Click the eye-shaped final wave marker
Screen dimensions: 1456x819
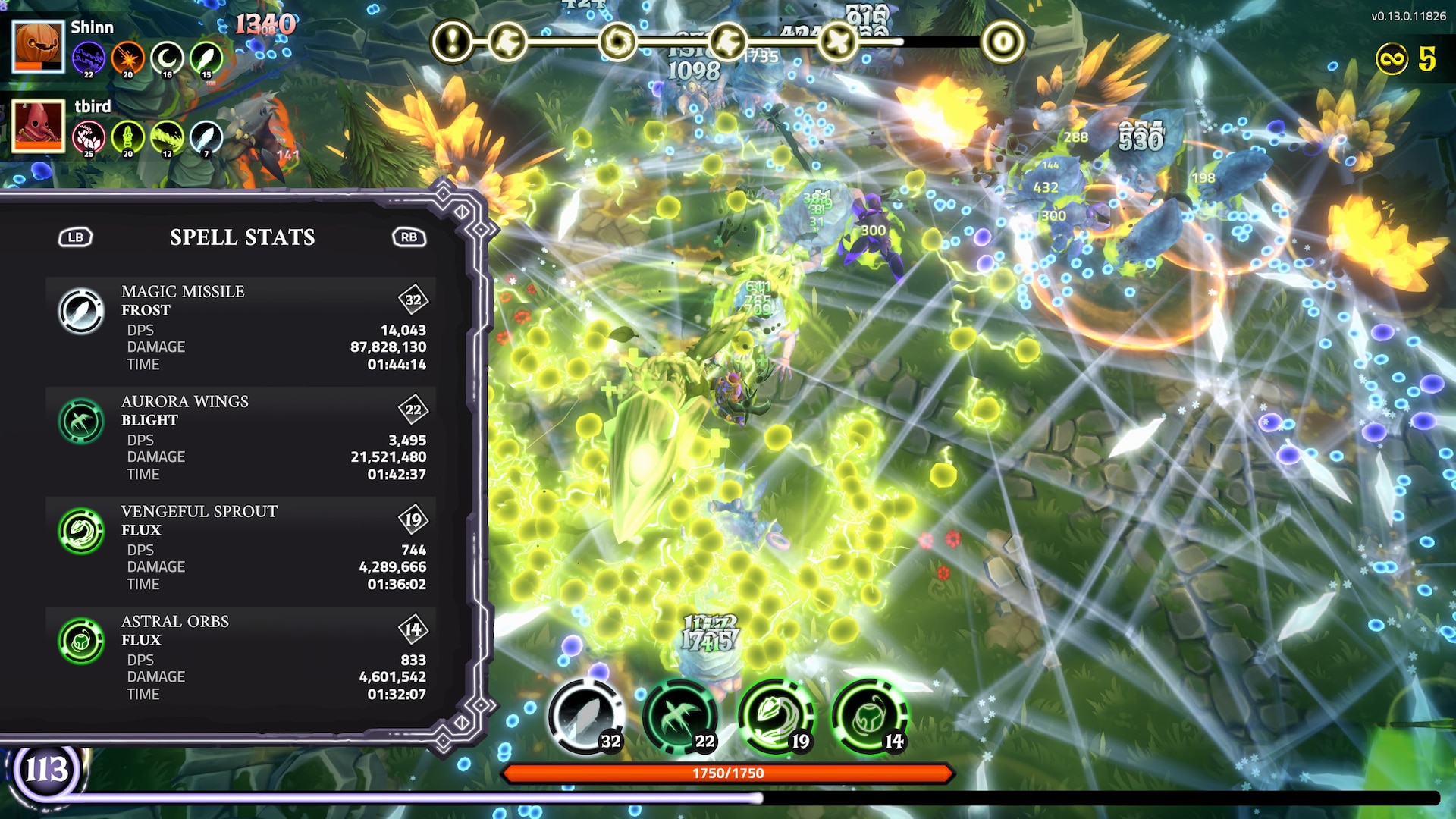point(1003,42)
